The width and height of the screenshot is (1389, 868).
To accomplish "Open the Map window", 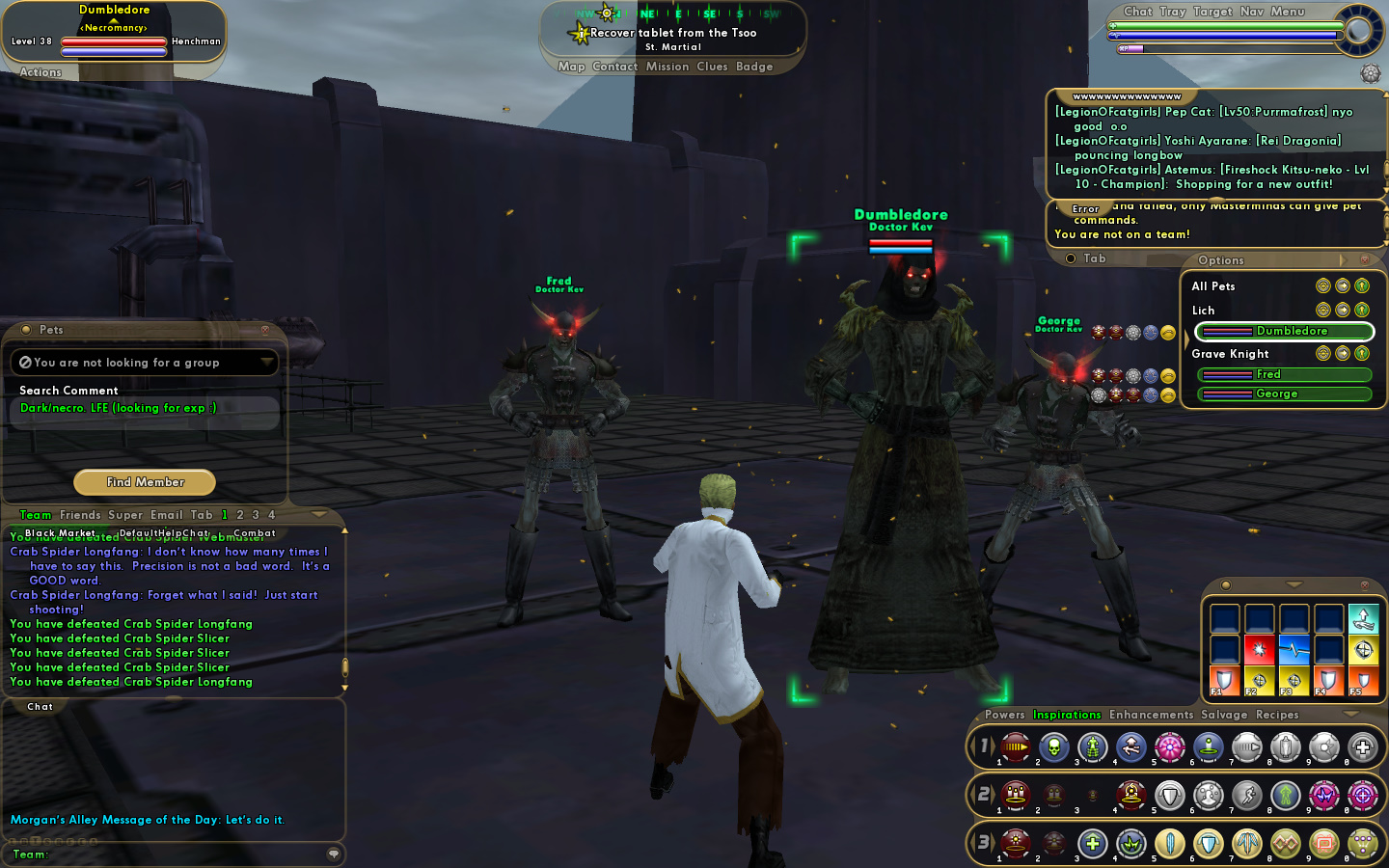I will (571, 67).
